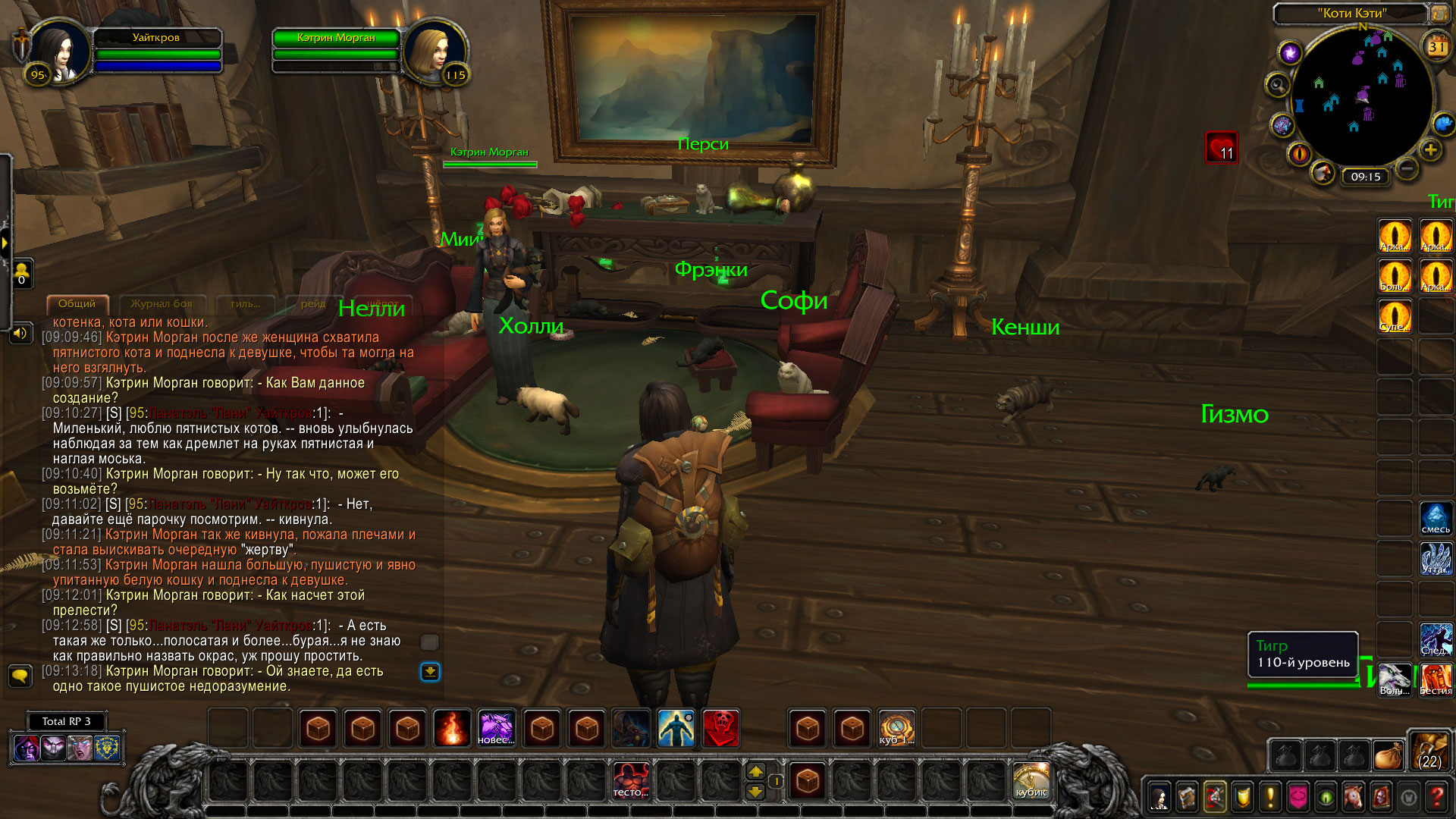Click the red heart icon with 11
The height and width of the screenshot is (819, 1456).
[1221, 148]
